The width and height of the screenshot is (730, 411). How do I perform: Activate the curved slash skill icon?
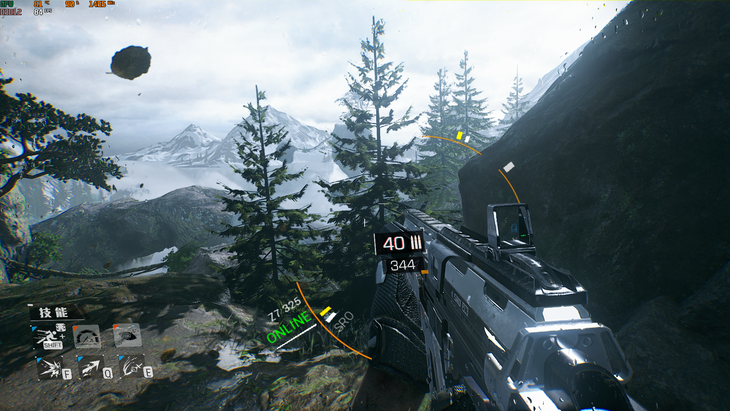pyautogui.click(x=130, y=367)
